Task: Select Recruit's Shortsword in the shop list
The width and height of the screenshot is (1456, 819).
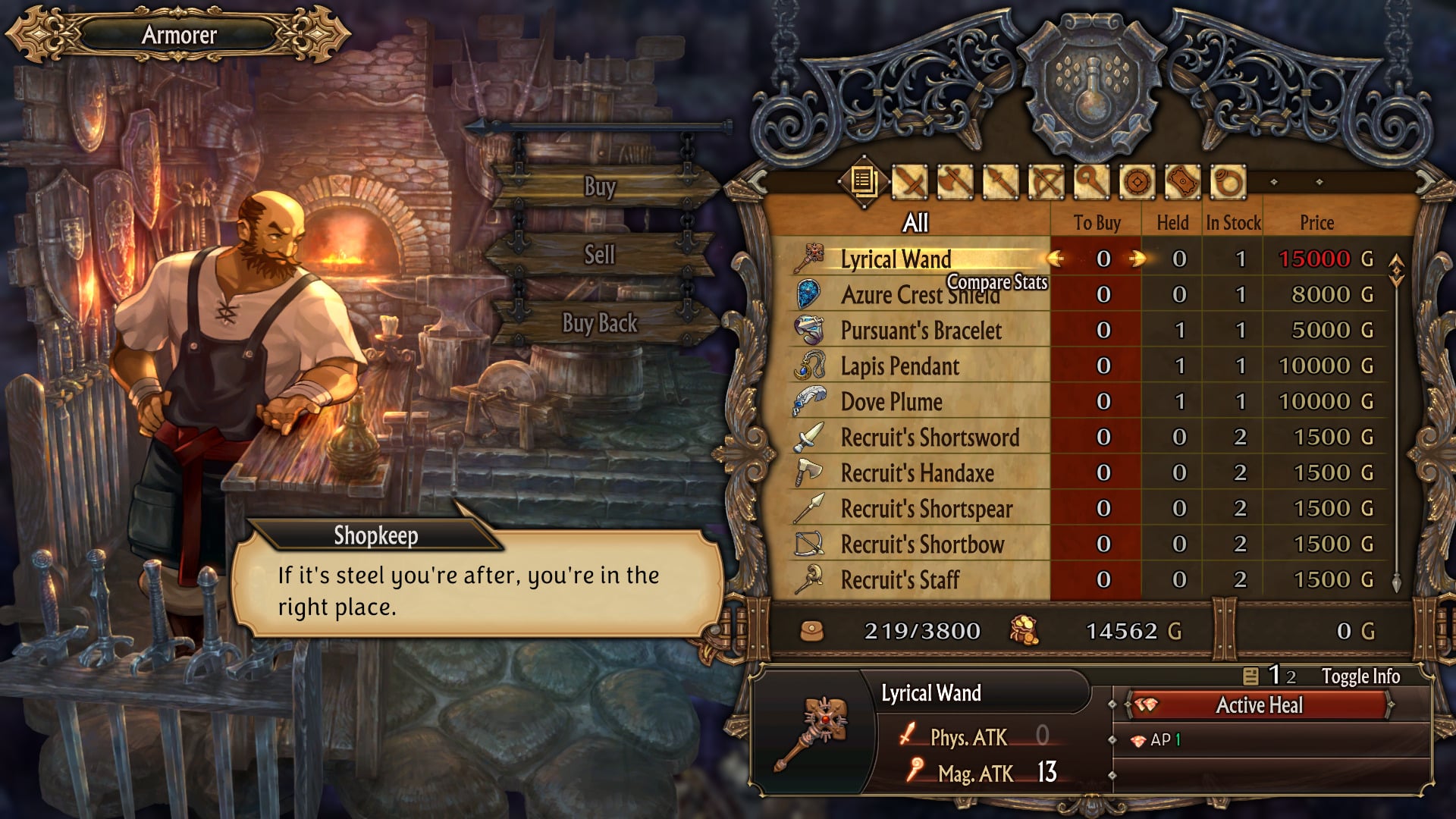Action: (930, 438)
